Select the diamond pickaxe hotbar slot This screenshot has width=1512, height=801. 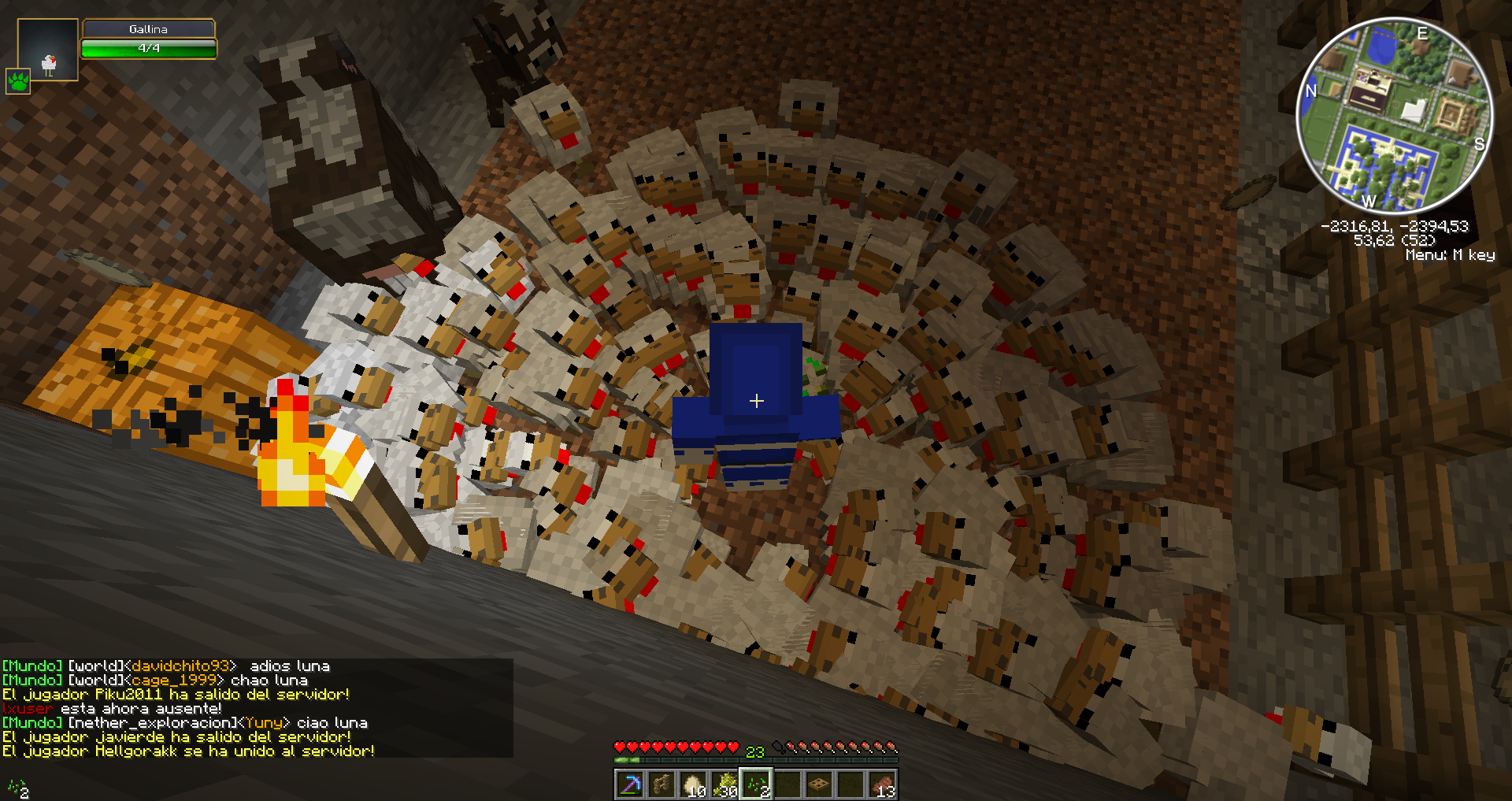point(630,784)
